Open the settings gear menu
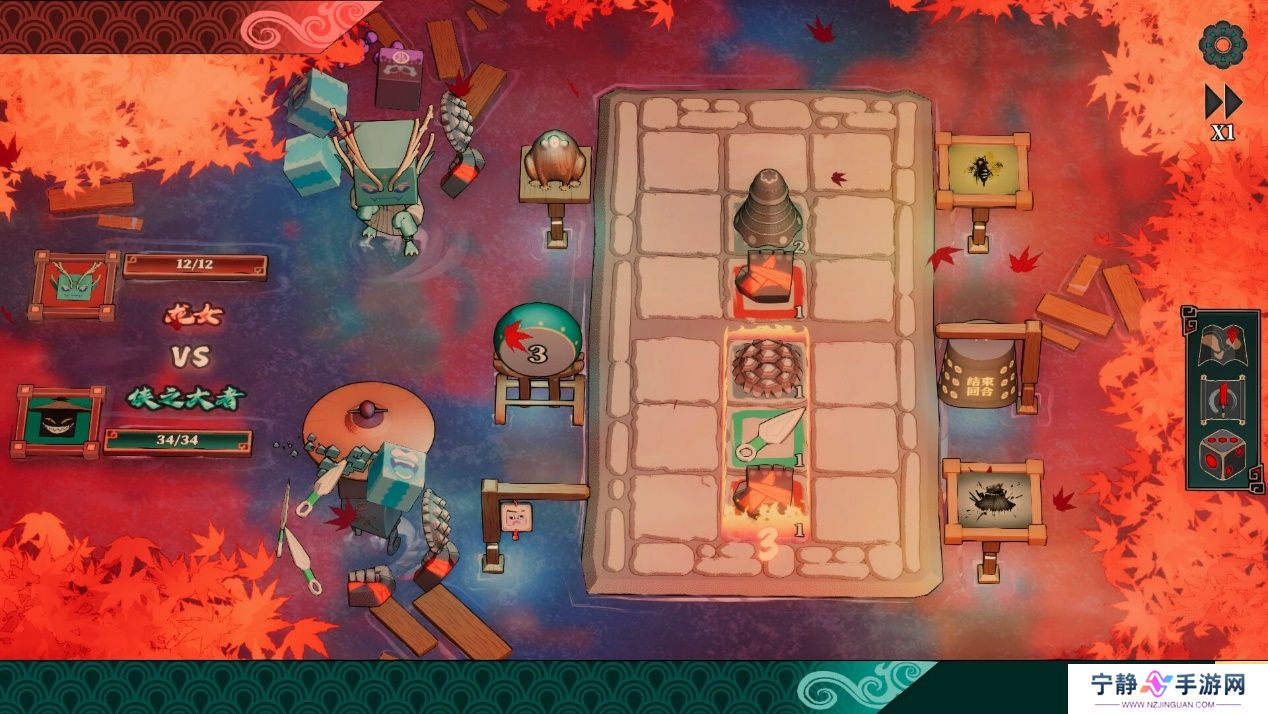Image resolution: width=1268 pixels, height=714 pixels. click(1222, 43)
